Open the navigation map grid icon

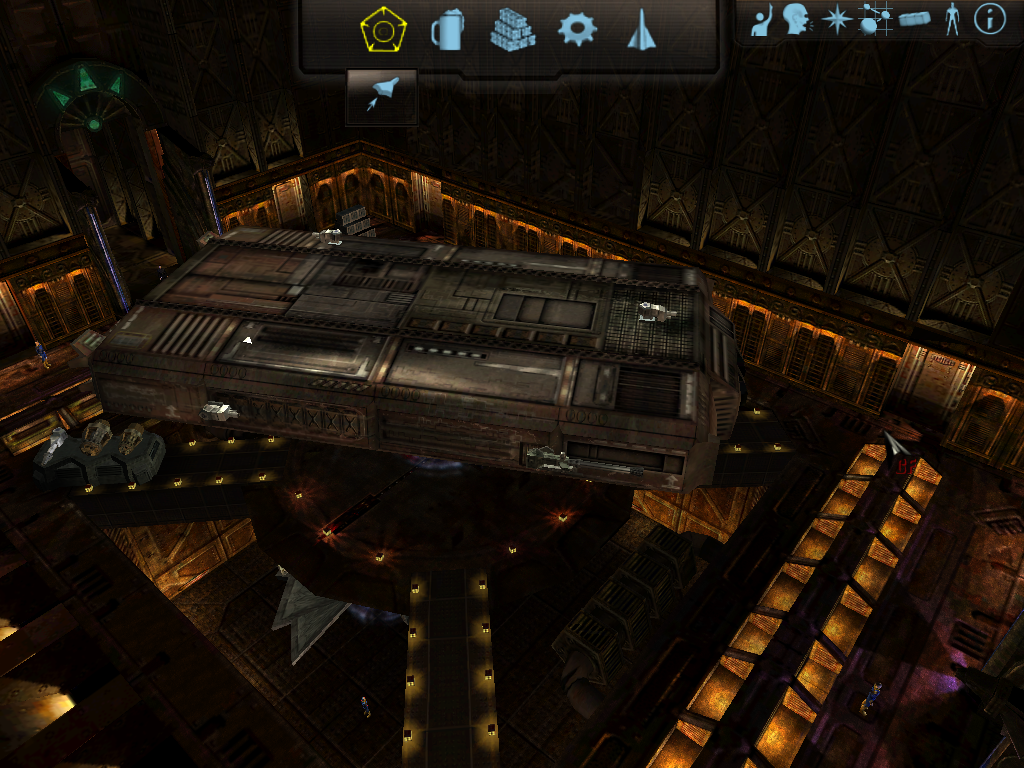pyautogui.click(x=874, y=19)
